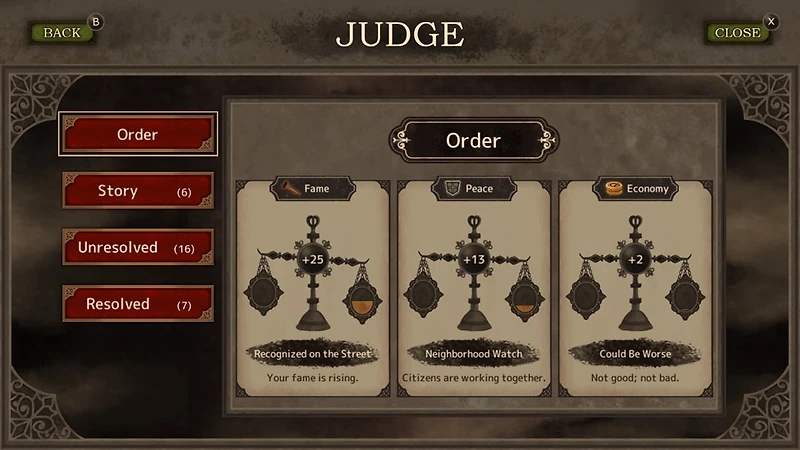Show the Resolved cases tab

click(138, 304)
